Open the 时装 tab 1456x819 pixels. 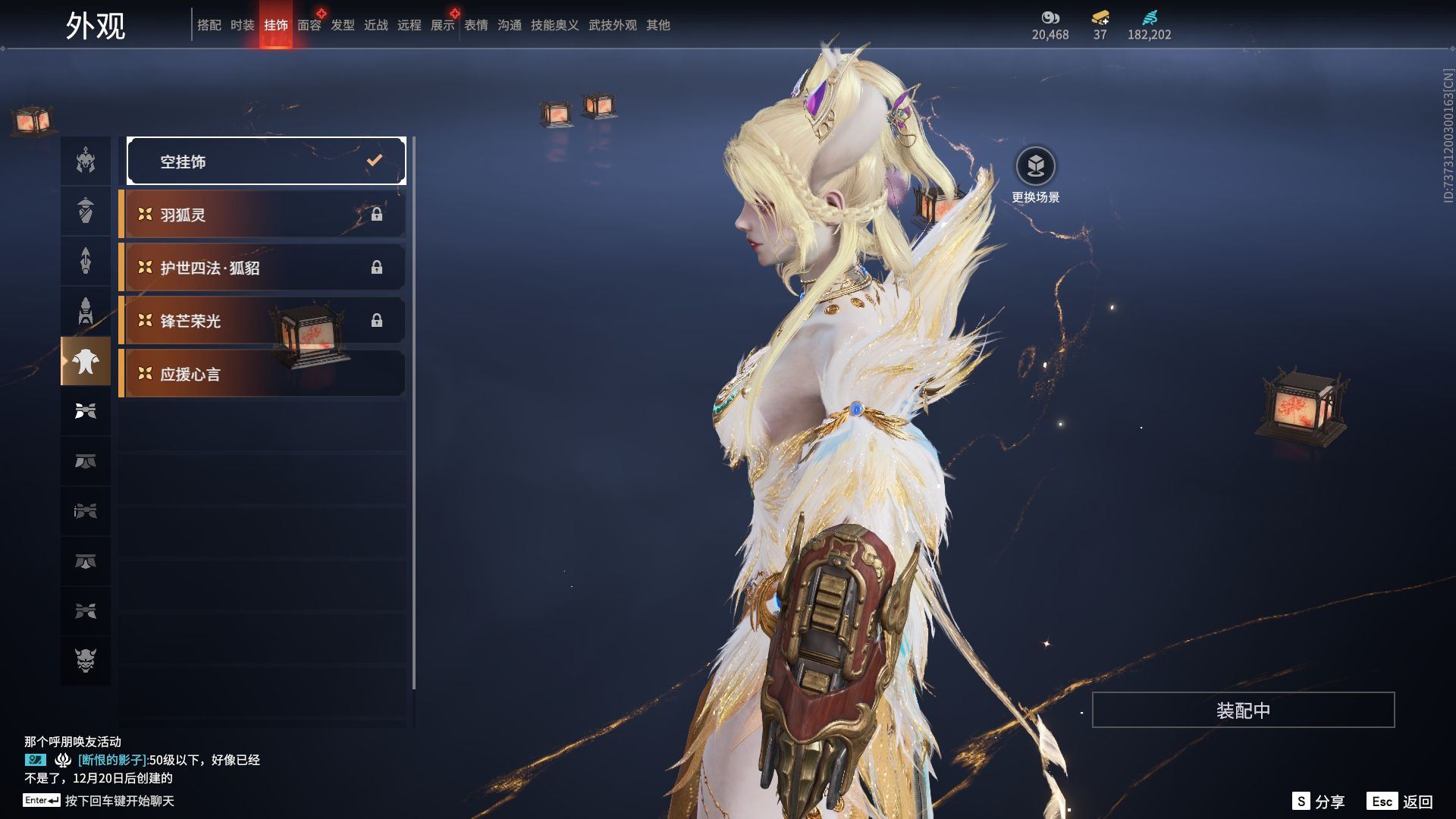coord(242,25)
